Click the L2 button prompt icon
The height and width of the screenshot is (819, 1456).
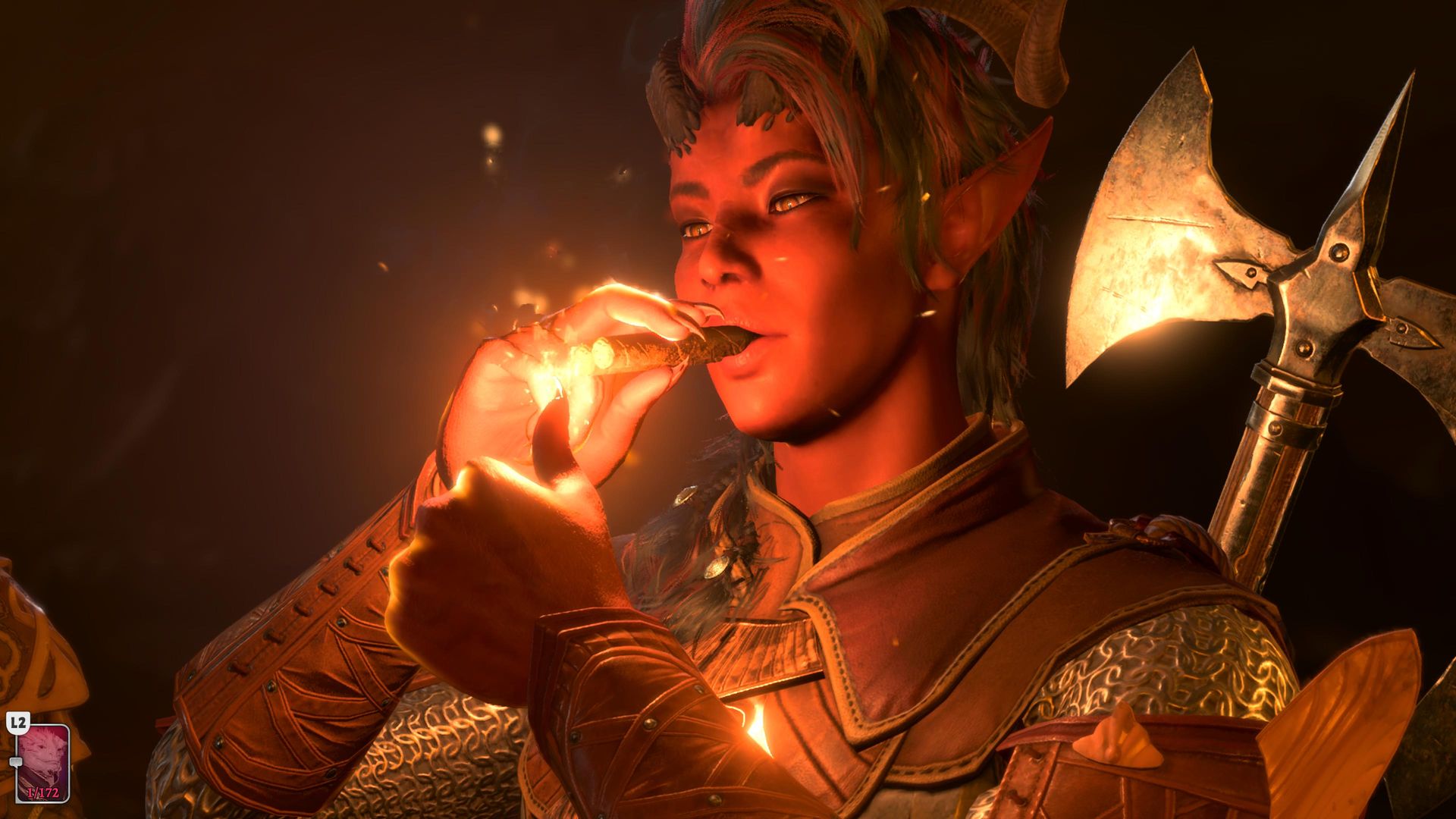(18, 721)
